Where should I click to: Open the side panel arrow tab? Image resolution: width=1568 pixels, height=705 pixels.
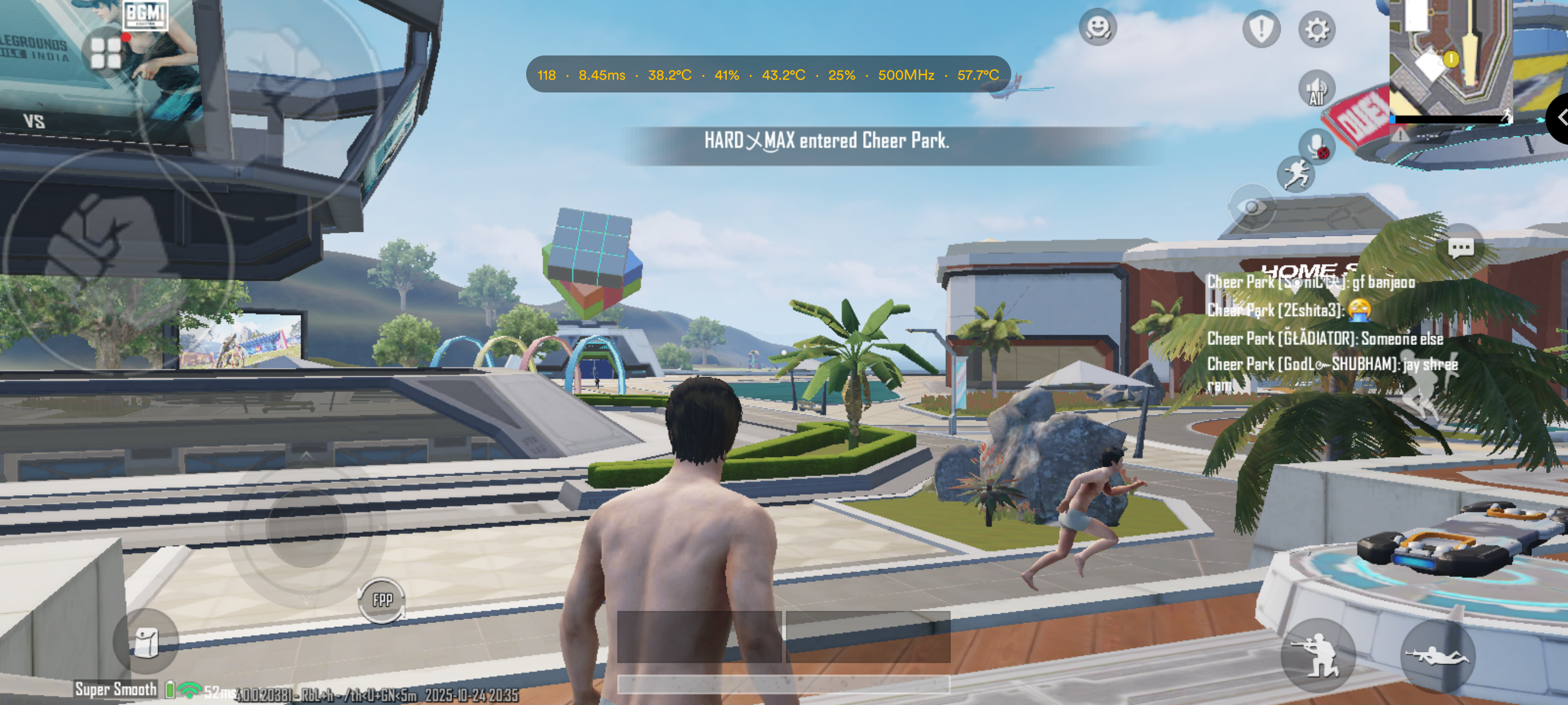pos(1559,118)
